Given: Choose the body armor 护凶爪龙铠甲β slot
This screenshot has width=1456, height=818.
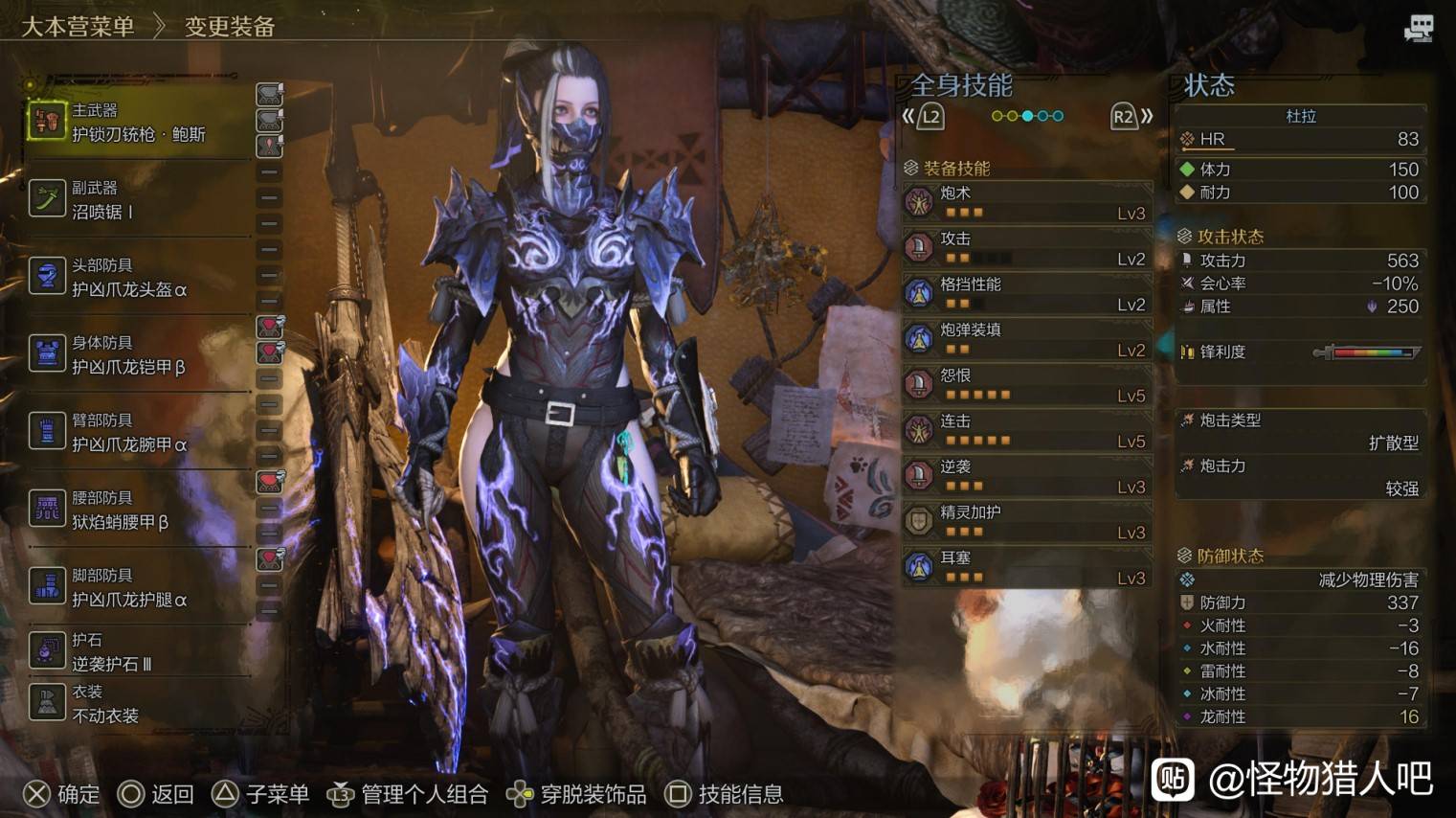Looking at the screenshot, I should [x=138, y=354].
